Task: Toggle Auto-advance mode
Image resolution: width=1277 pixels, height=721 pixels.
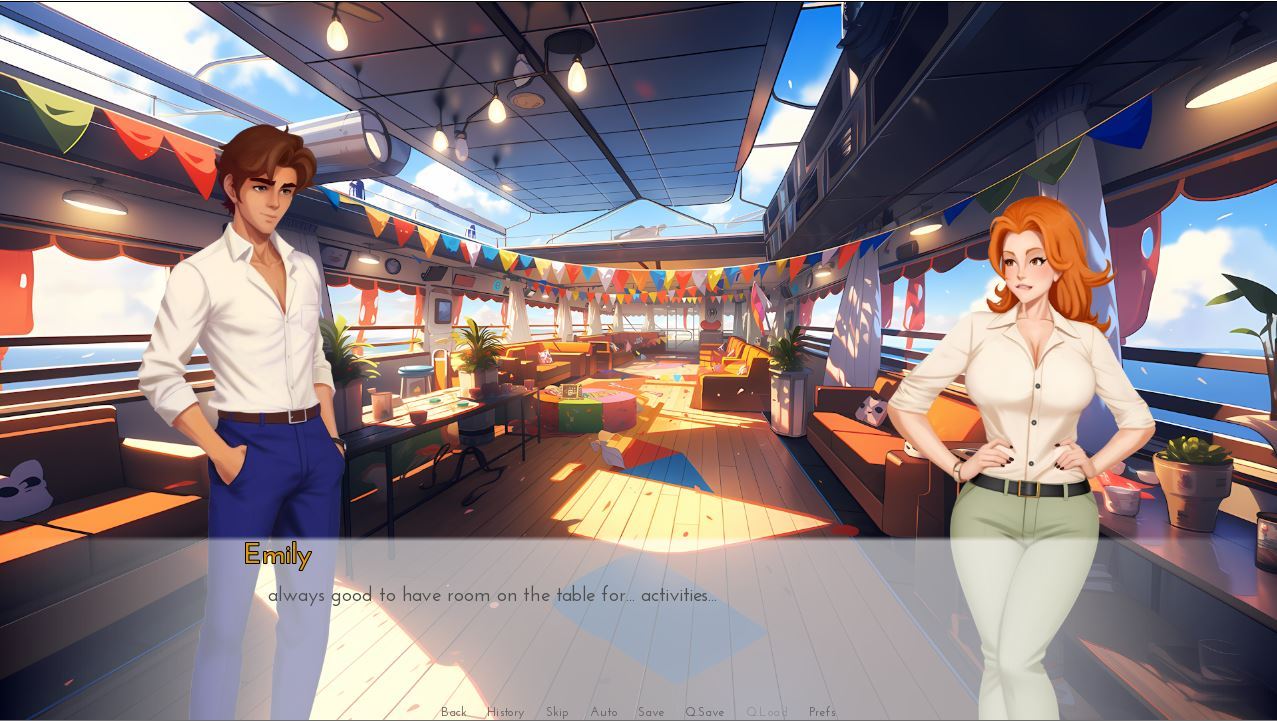Action: 604,712
